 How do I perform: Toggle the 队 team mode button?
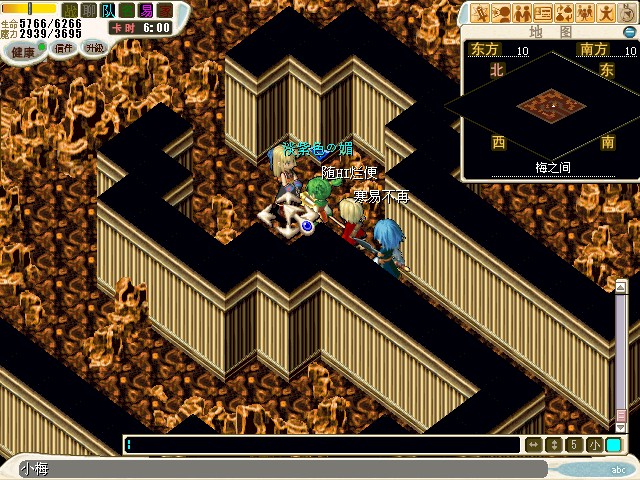click(107, 10)
